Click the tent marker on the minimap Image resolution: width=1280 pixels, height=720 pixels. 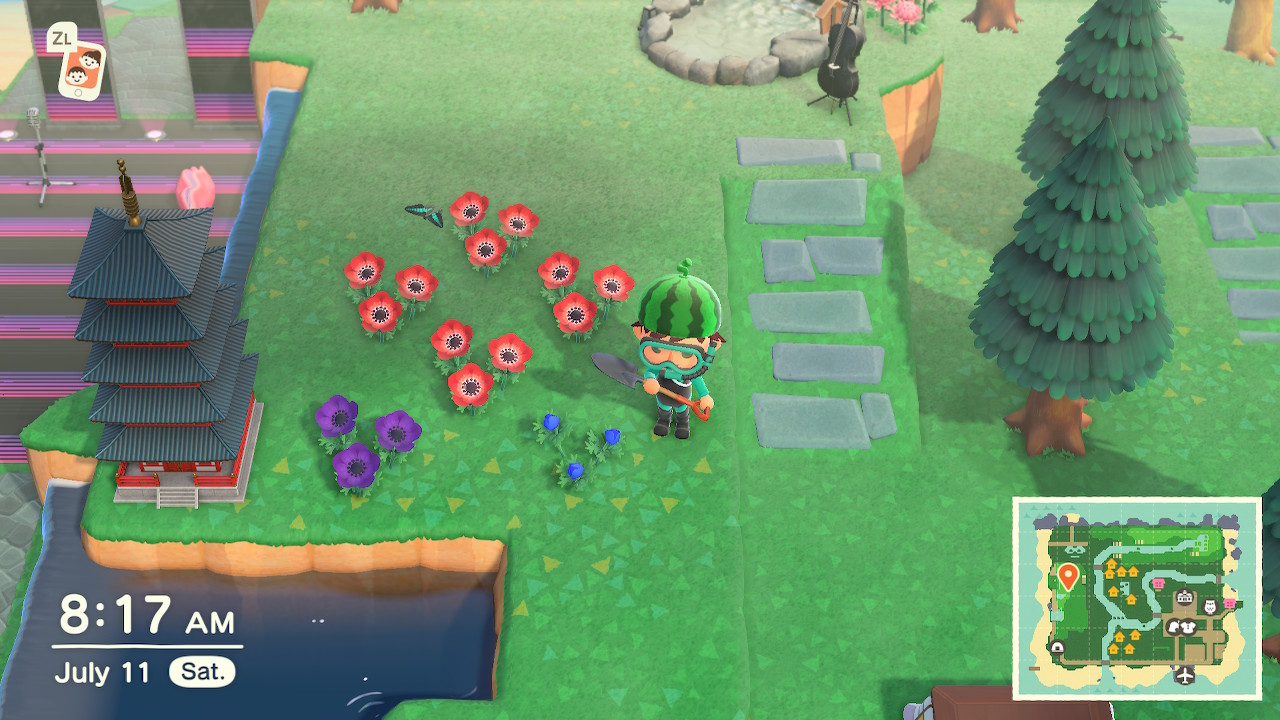tap(1058, 648)
